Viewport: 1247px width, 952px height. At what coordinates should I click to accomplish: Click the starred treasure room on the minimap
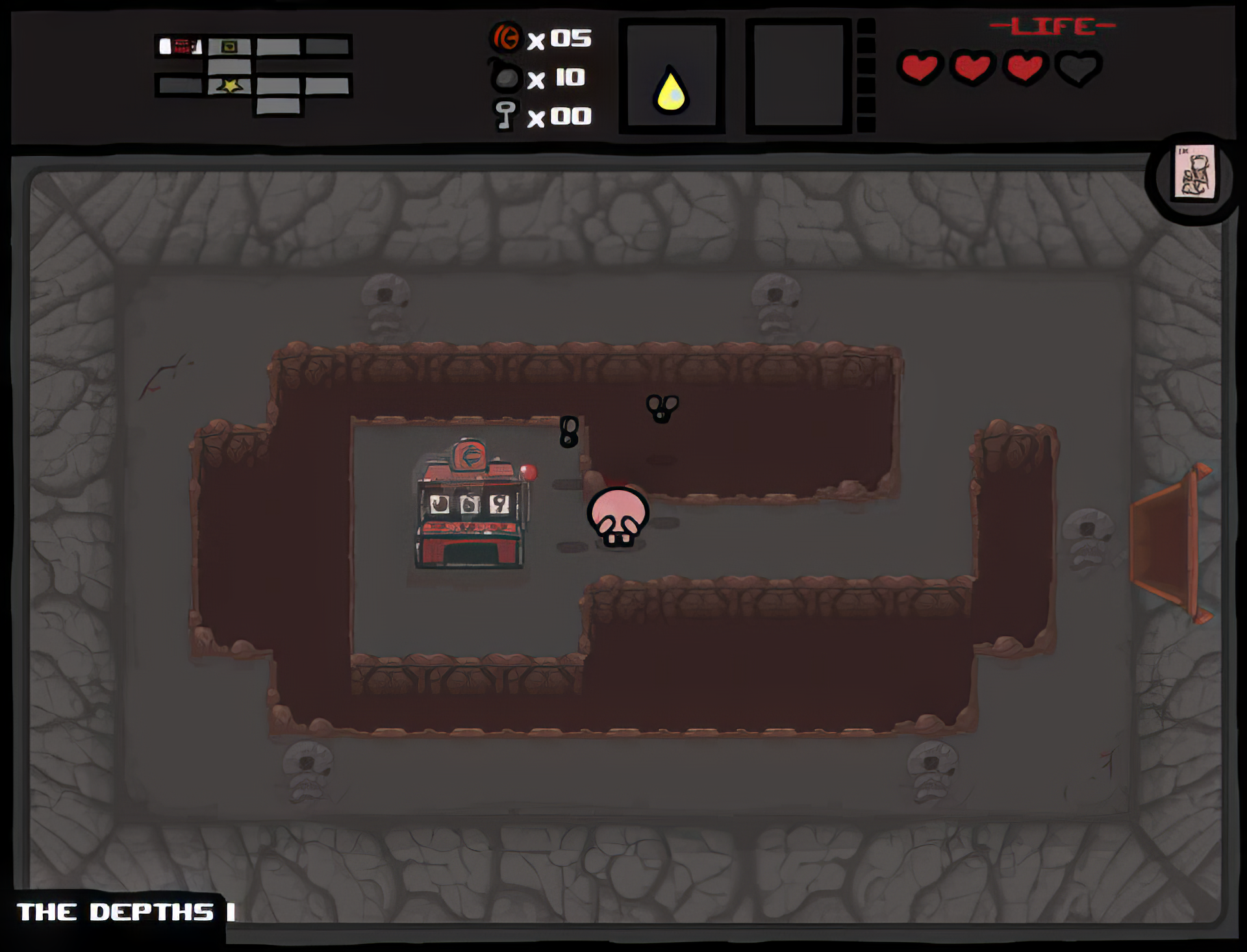[x=229, y=85]
